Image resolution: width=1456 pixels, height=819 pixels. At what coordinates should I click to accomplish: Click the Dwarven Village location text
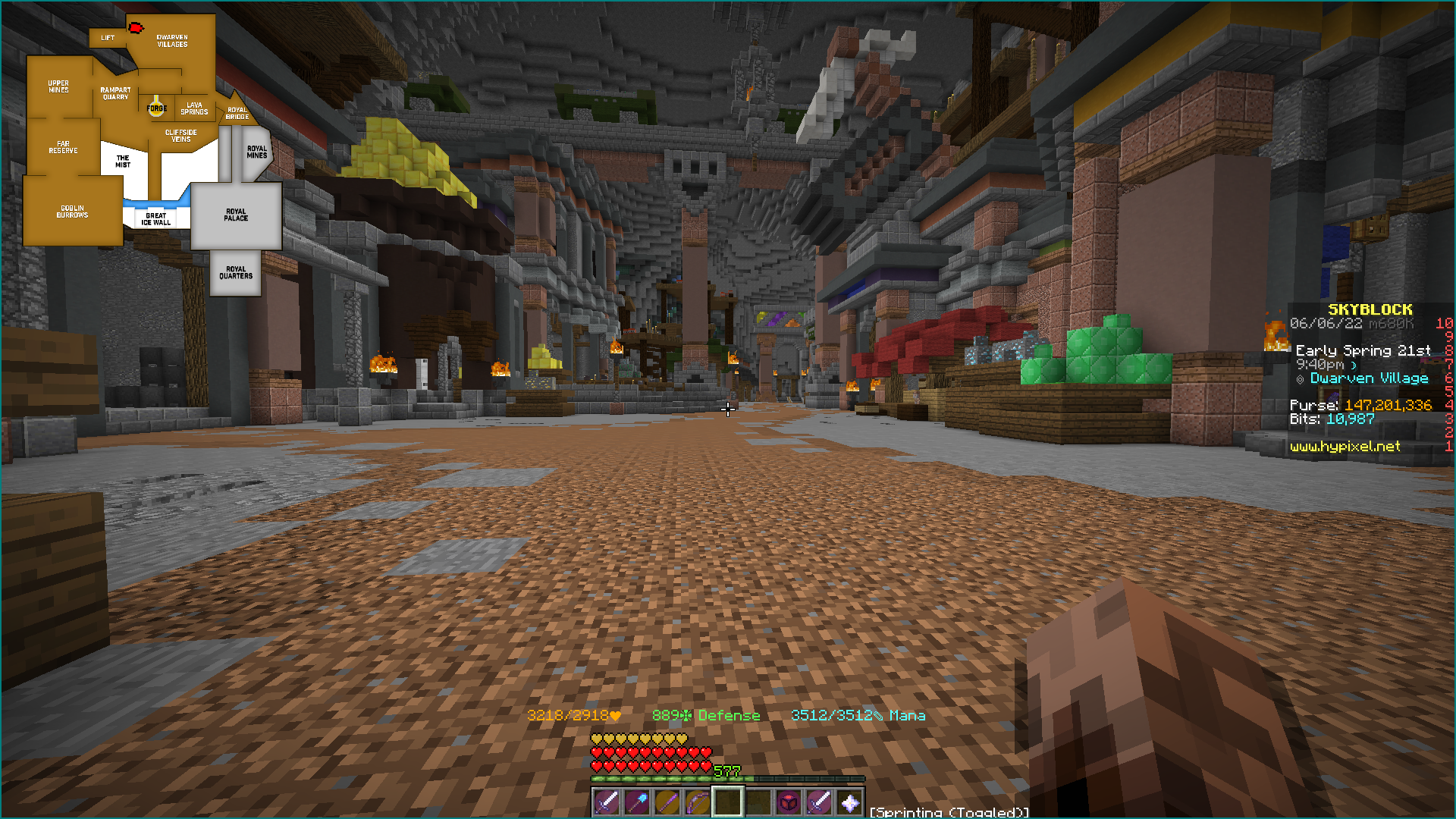pos(1370,378)
